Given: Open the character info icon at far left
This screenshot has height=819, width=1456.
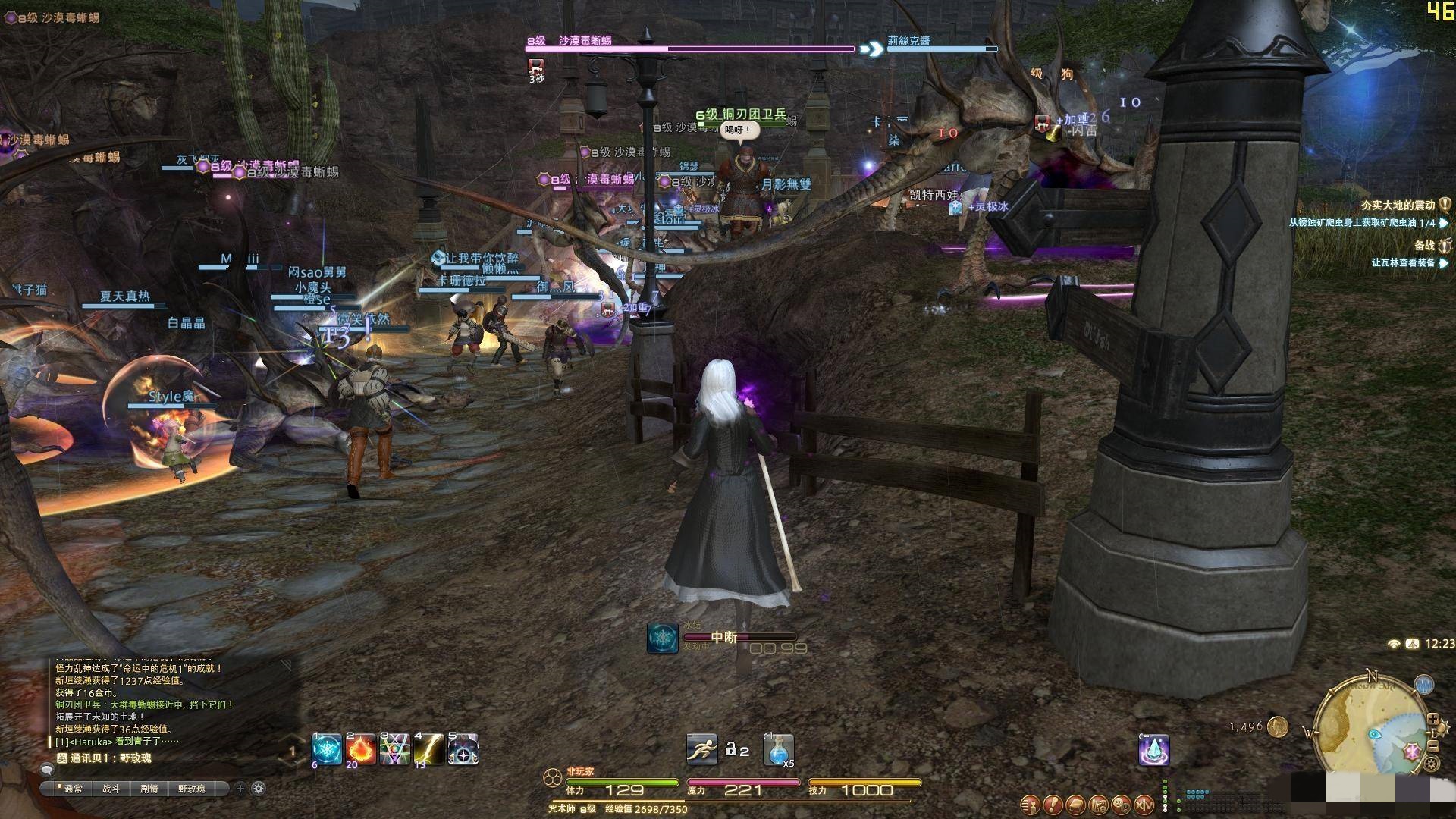Looking at the screenshot, I should (x=1029, y=804).
